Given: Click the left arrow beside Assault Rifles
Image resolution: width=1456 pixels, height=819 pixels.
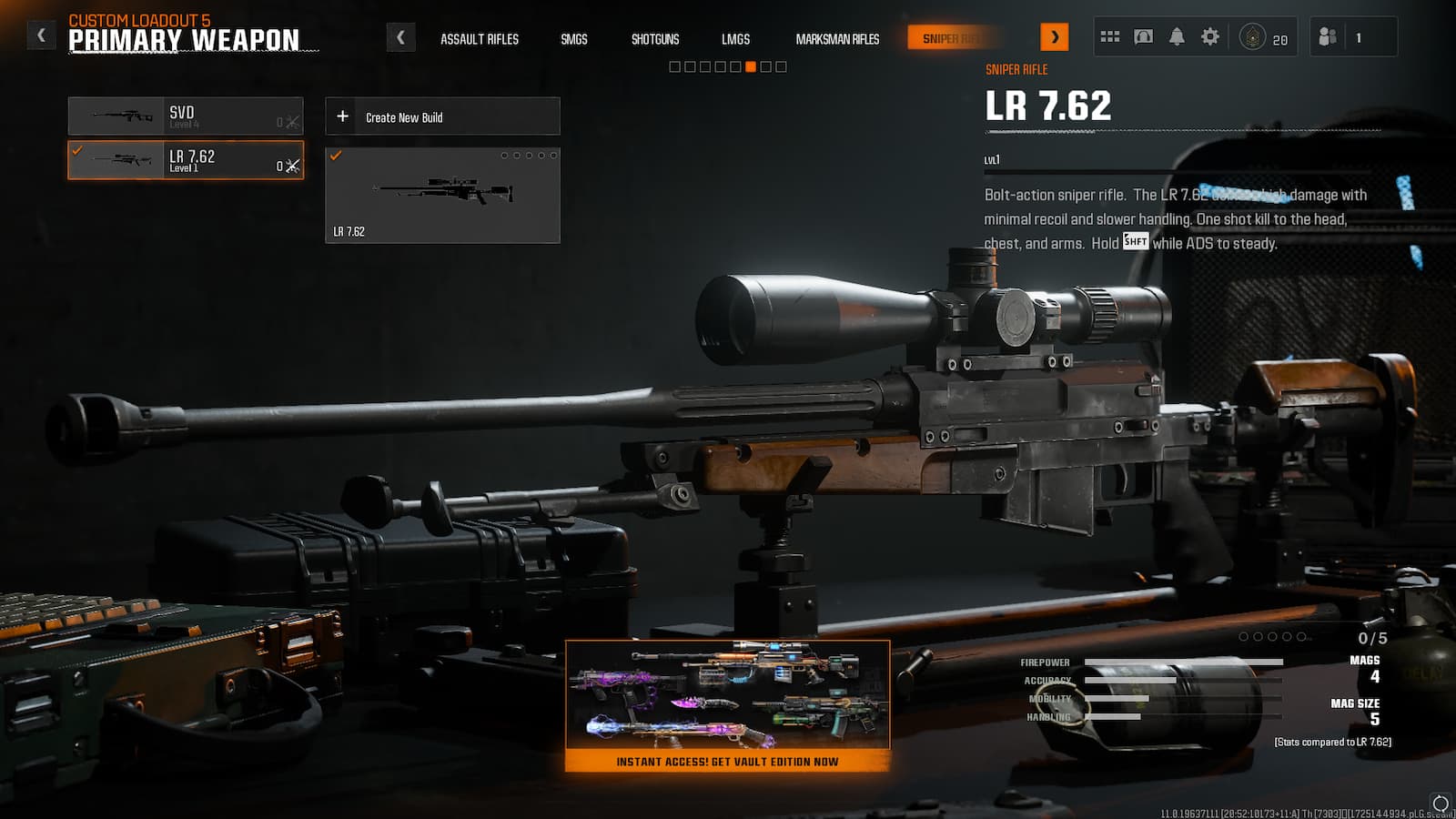Looking at the screenshot, I should (401, 36).
